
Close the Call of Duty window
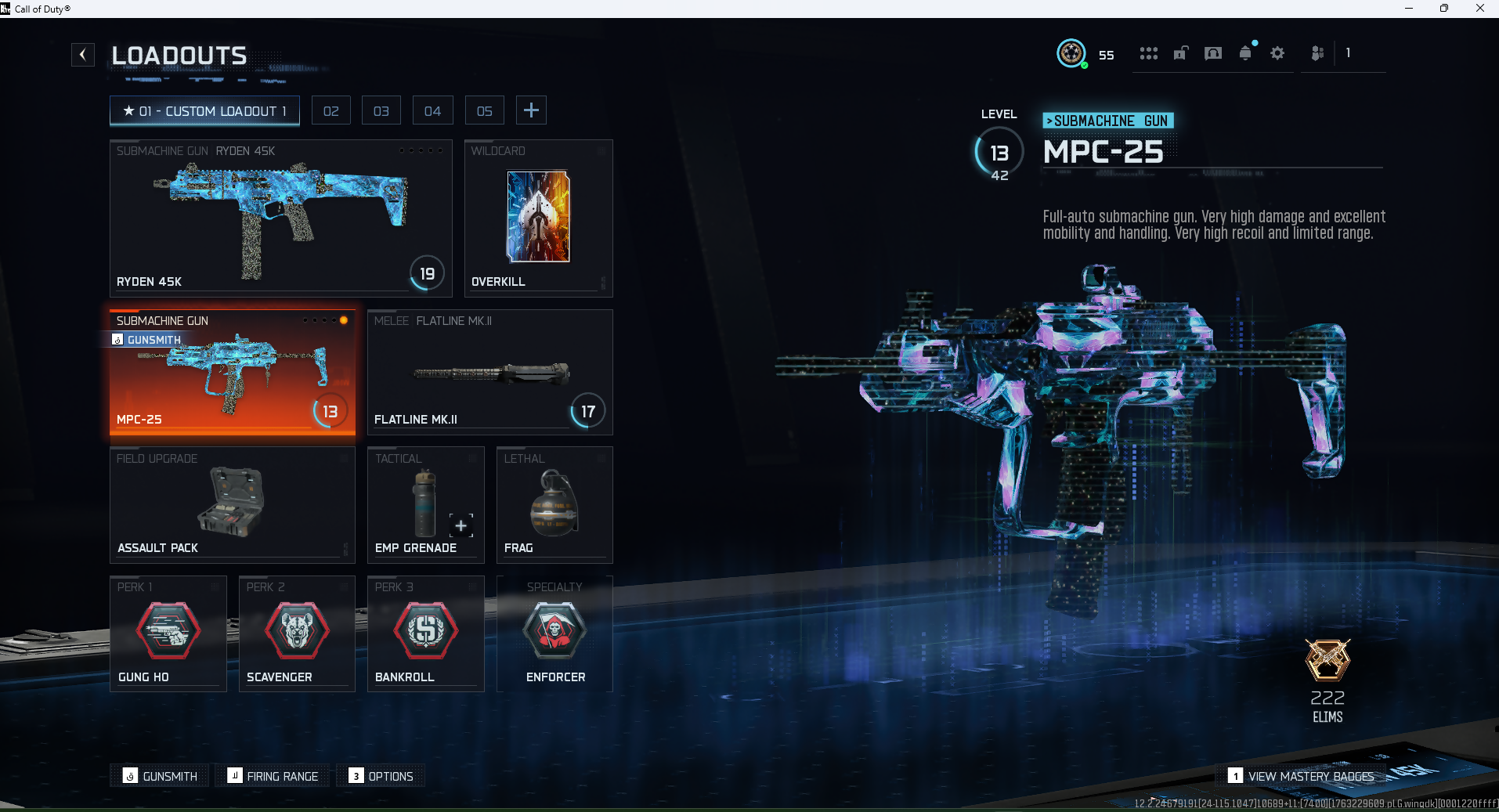click(1479, 9)
